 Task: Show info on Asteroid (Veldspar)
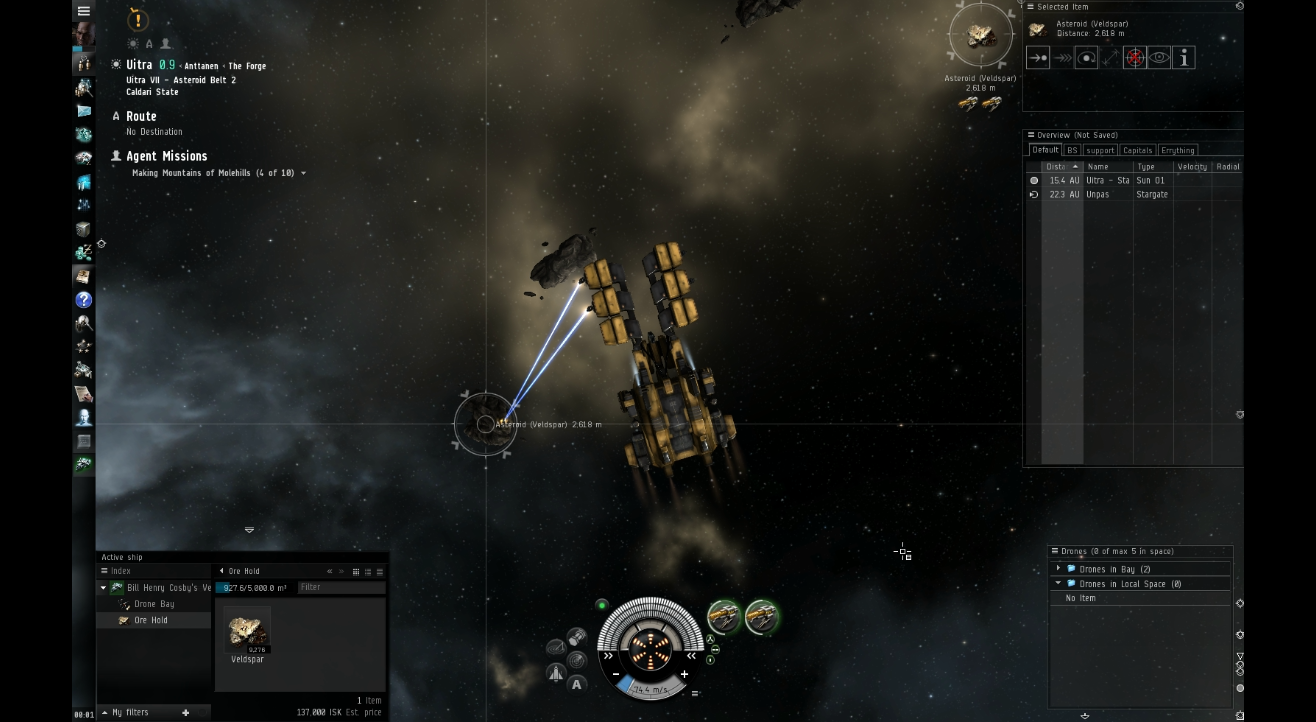click(1183, 57)
